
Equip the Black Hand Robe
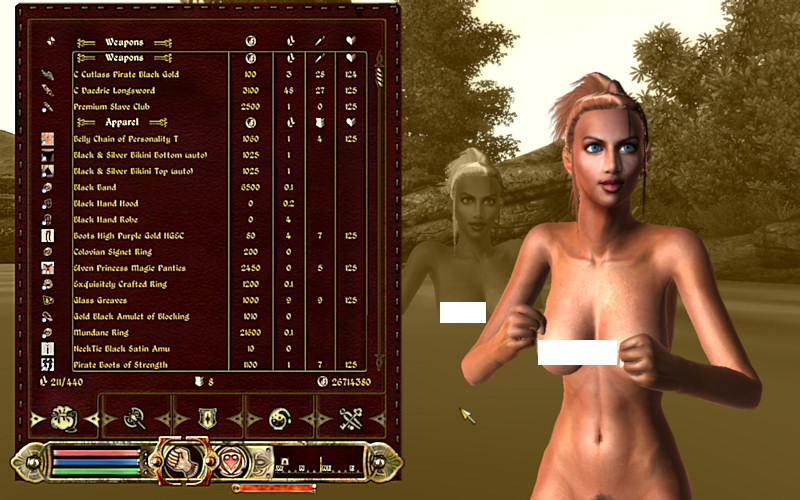coord(106,219)
